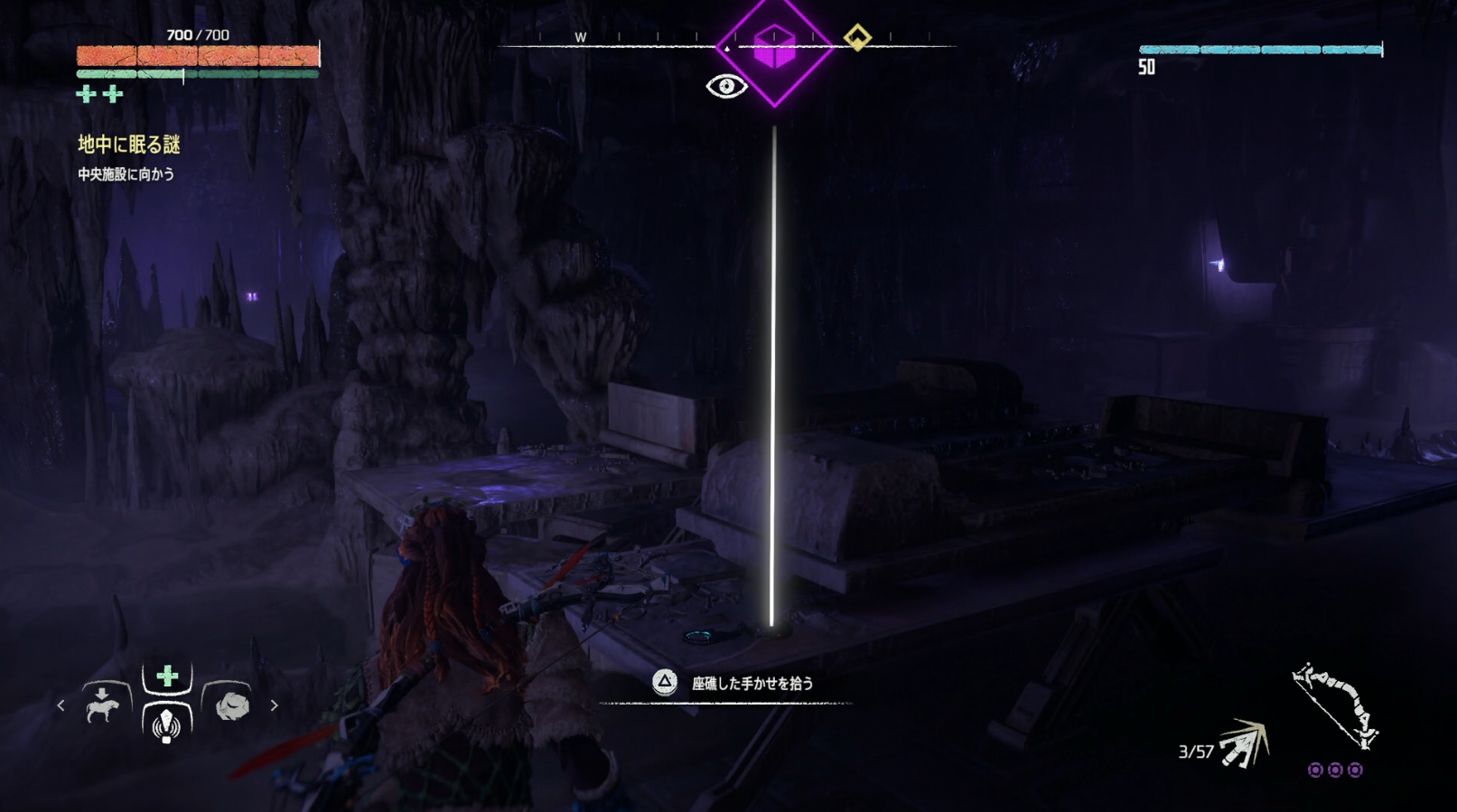The height and width of the screenshot is (812, 1457).
Task: Use the green cross healing slot
Action: click(x=167, y=677)
